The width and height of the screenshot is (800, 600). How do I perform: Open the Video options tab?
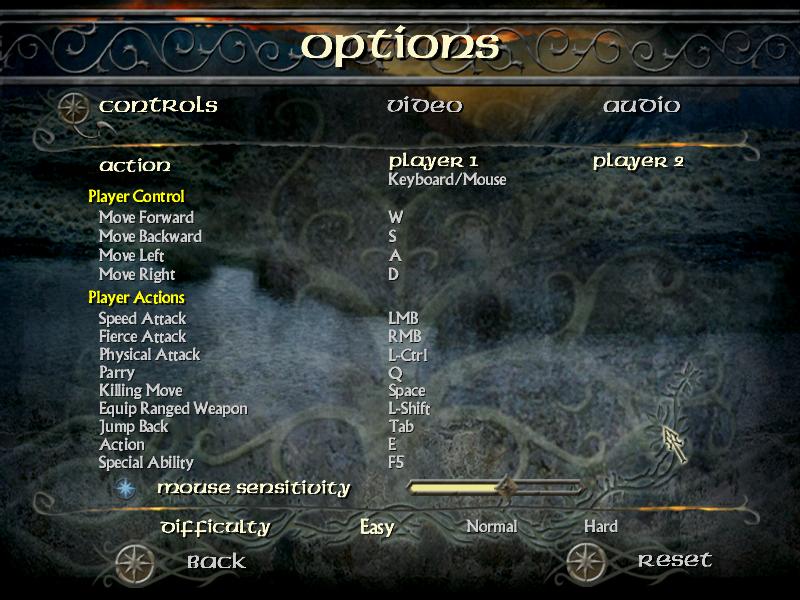point(425,106)
